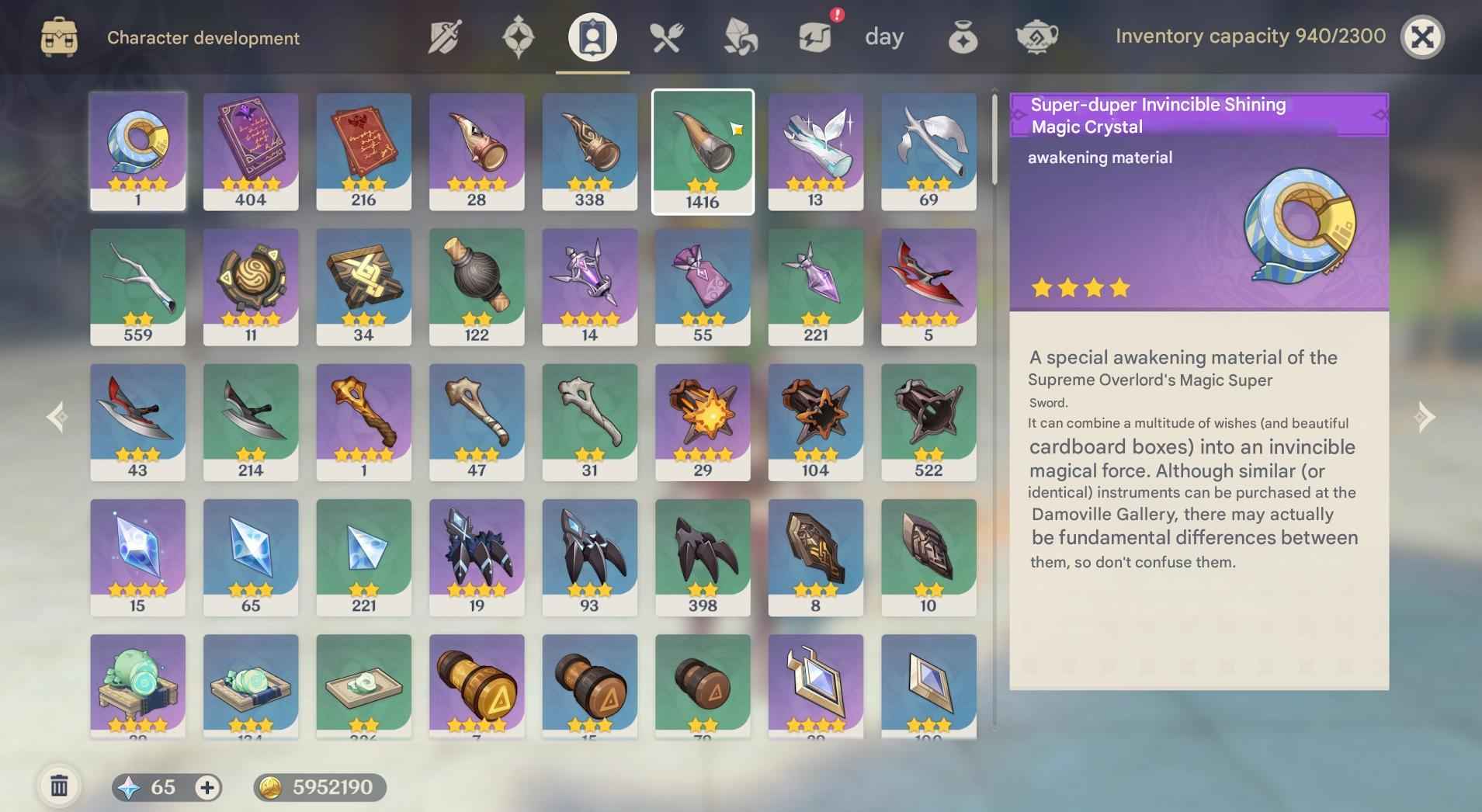Open the teapot furnishings tab
The width and height of the screenshot is (1482, 812).
(1036, 36)
